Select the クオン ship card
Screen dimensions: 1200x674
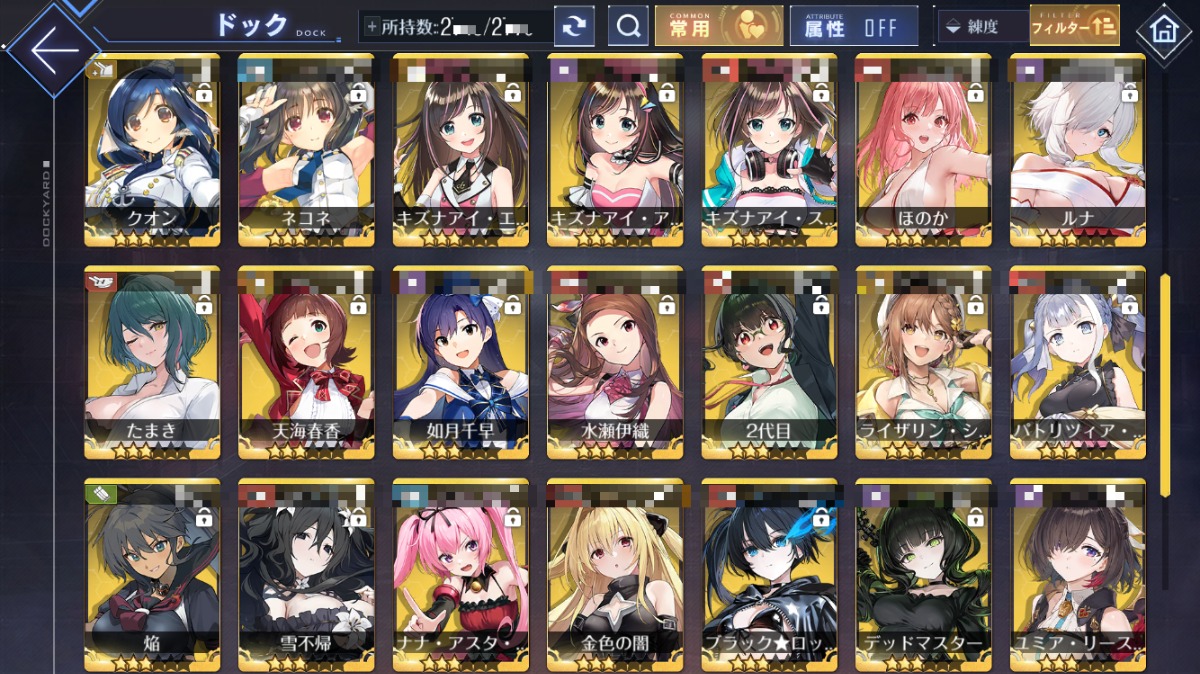pos(152,150)
